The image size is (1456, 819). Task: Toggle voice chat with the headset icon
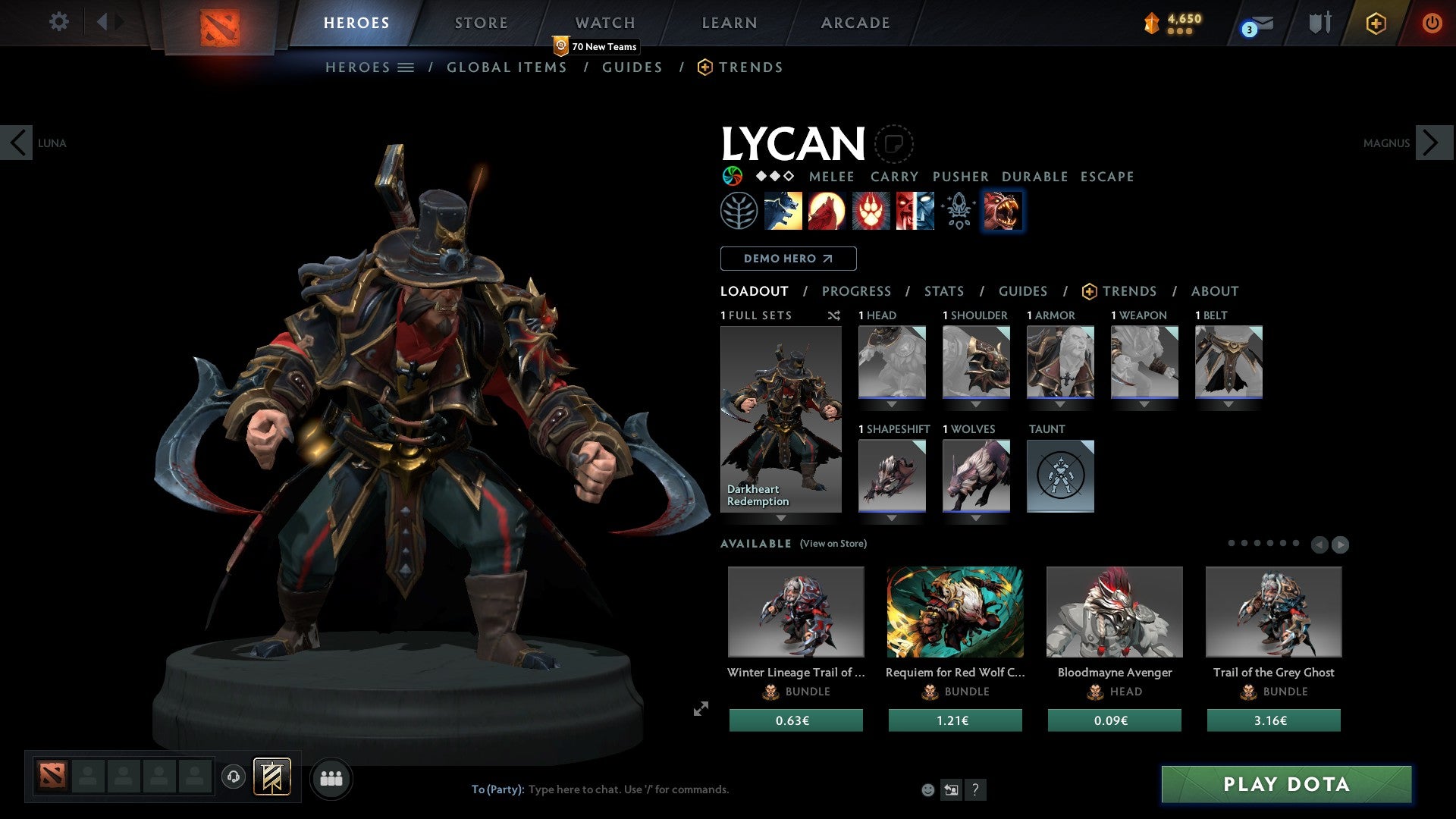pos(233,777)
